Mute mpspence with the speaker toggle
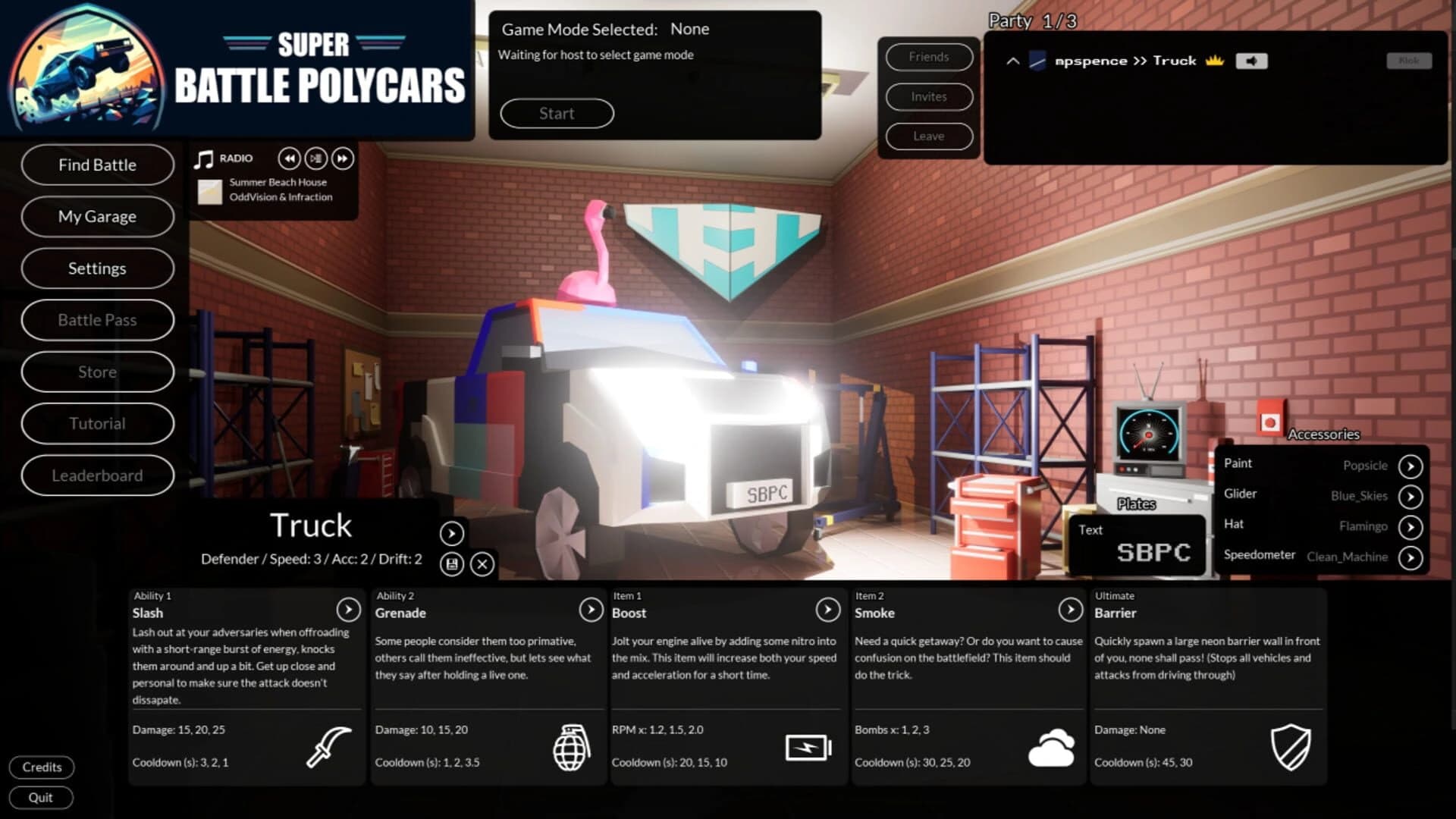Image resolution: width=1456 pixels, height=819 pixels. click(x=1251, y=61)
